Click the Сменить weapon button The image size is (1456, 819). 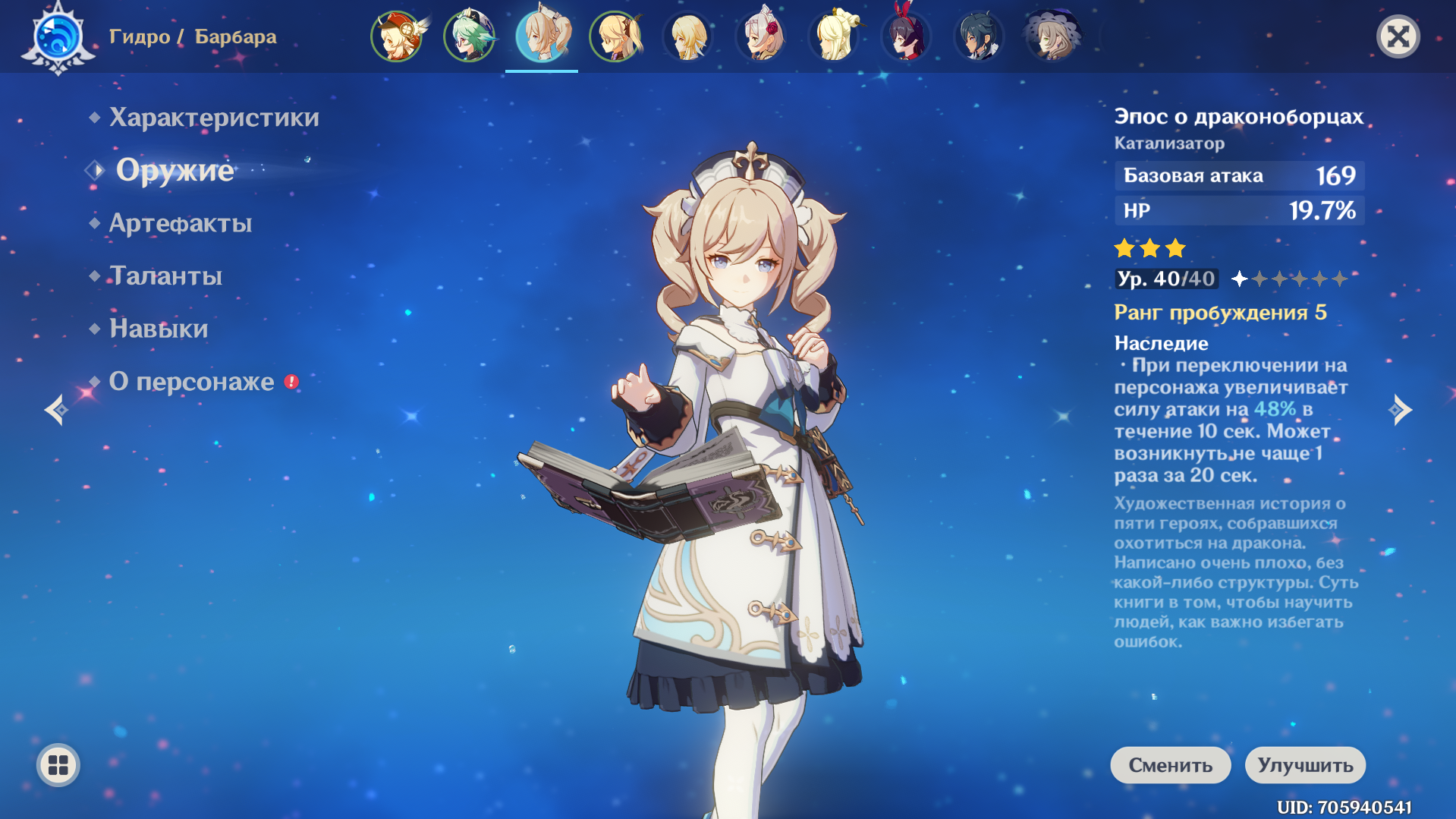1170,765
